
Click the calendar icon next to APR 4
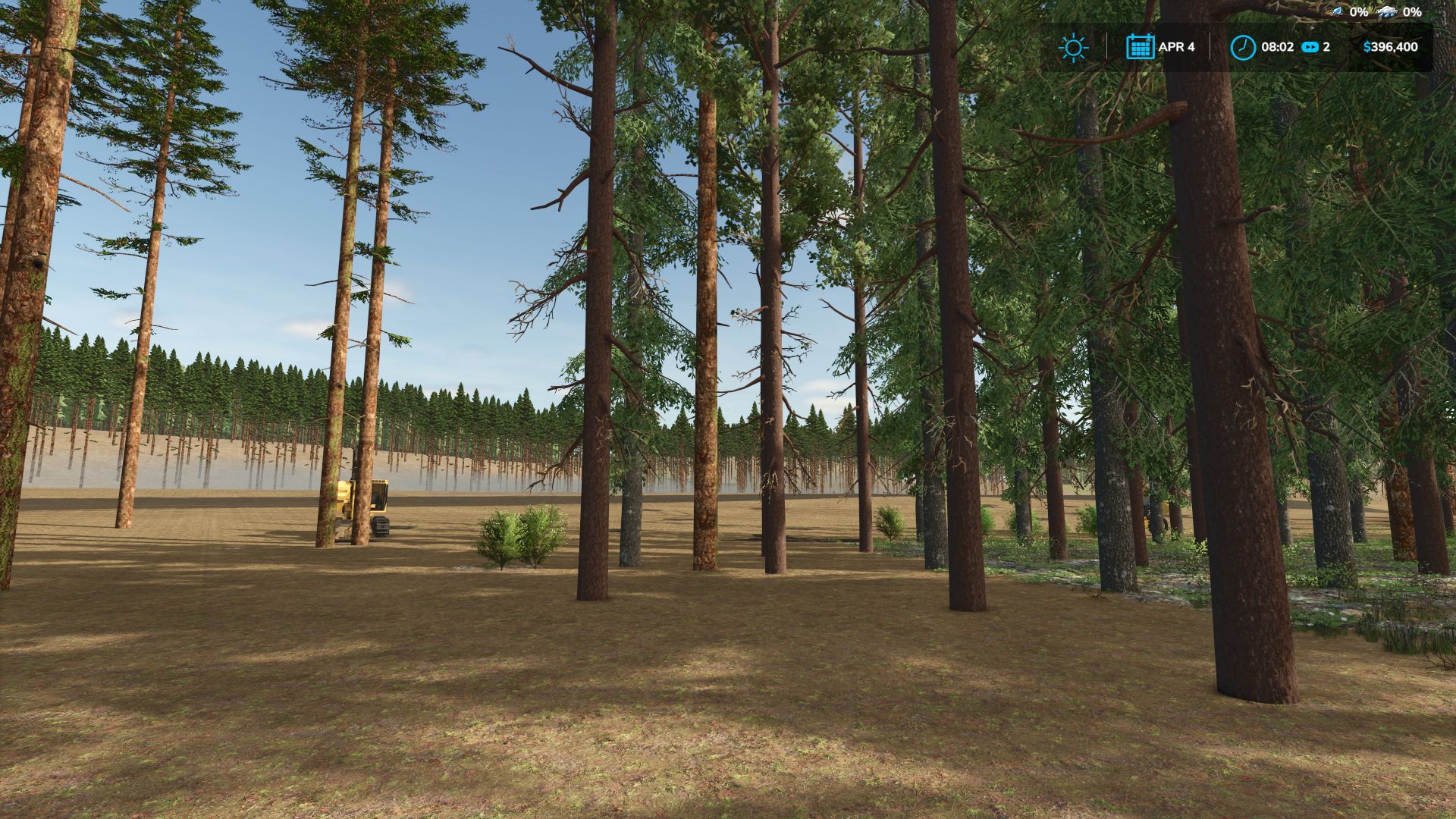click(x=1141, y=47)
